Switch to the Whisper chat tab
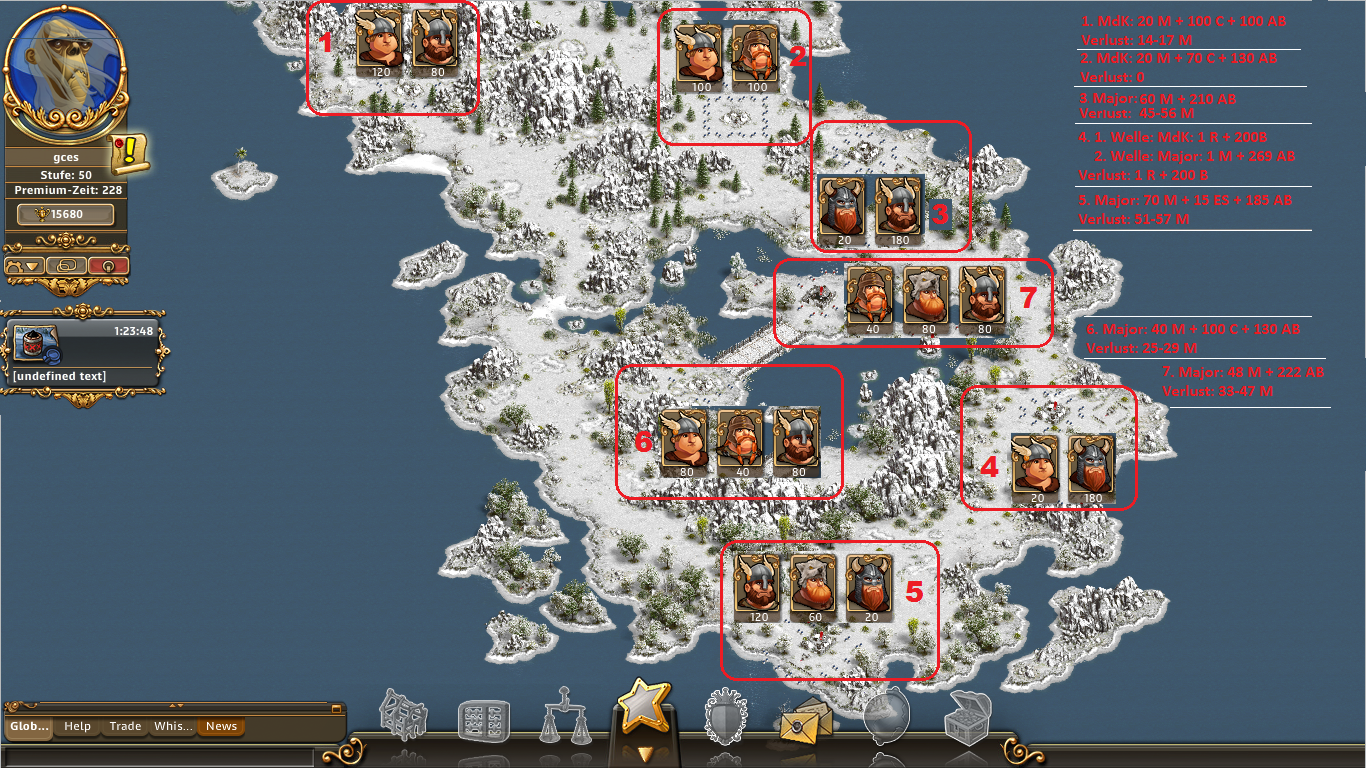This screenshot has height=768, width=1366. point(173,727)
